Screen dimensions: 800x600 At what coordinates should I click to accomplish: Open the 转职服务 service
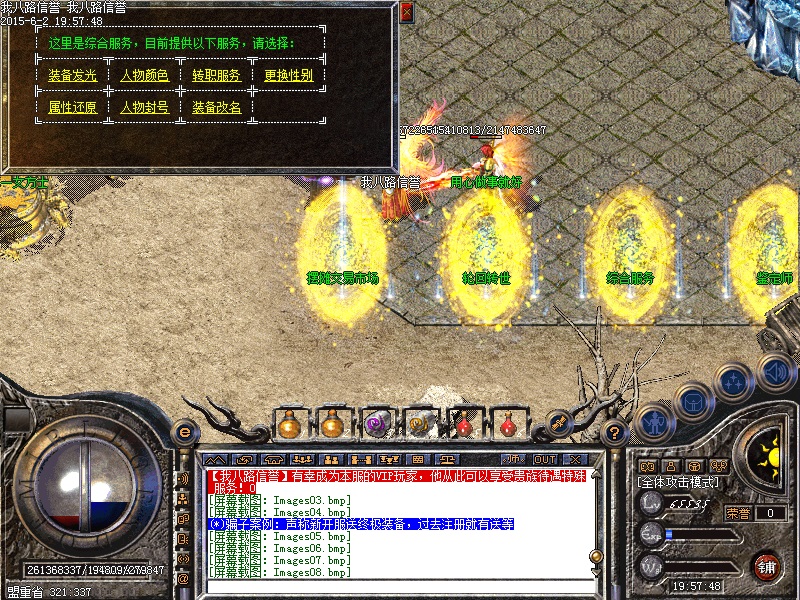pyautogui.click(x=217, y=76)
